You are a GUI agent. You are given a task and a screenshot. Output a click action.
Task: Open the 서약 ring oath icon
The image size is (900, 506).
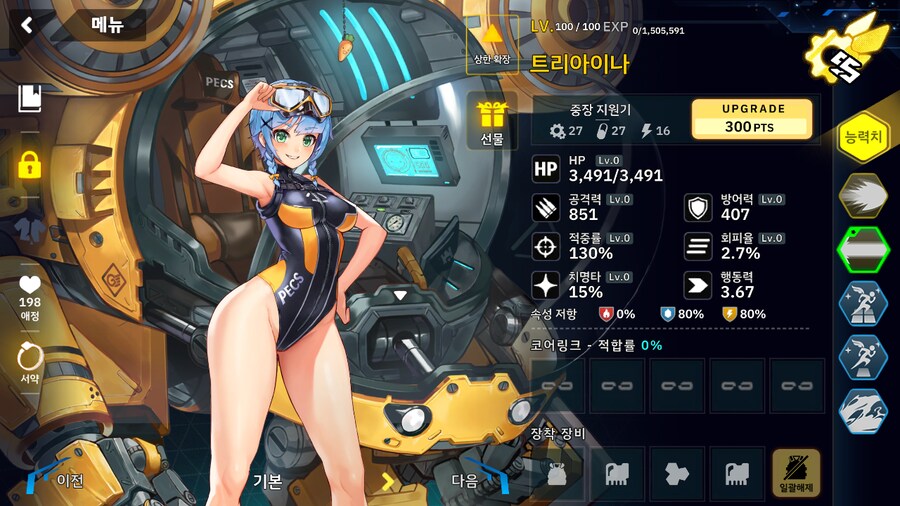[29, 362]
